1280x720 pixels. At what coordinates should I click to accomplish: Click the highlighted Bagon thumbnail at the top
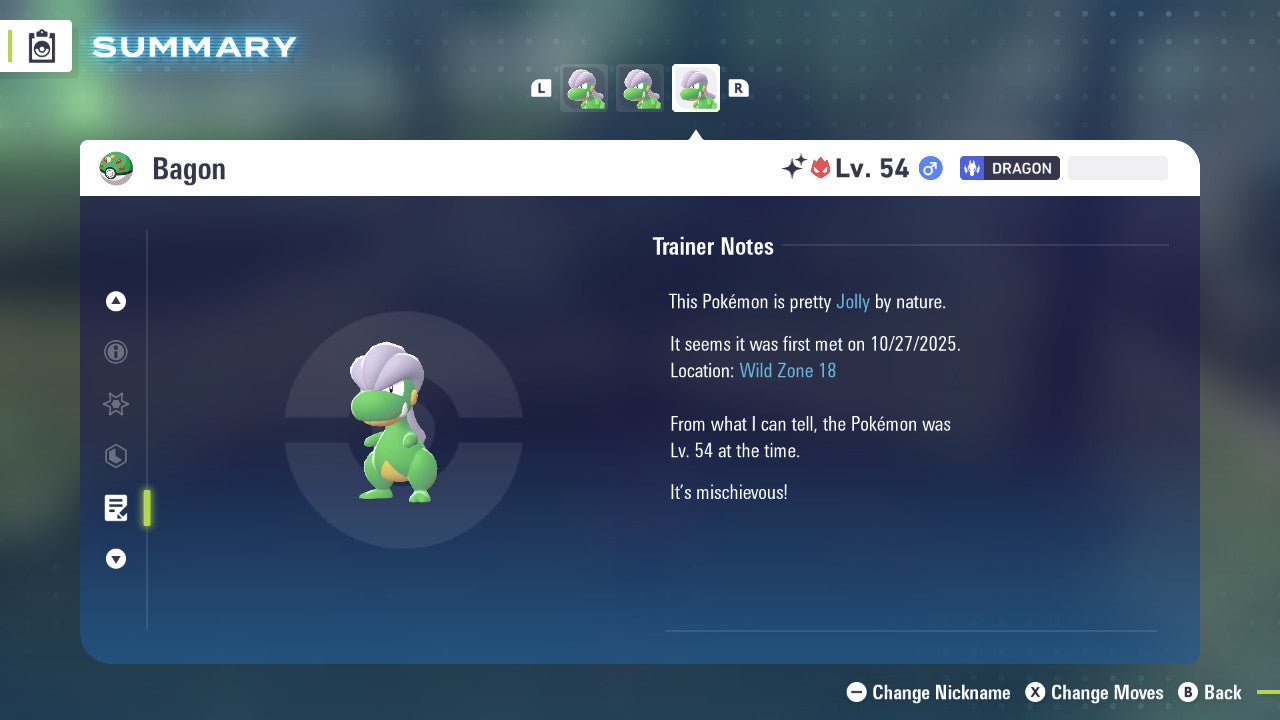[696, 87]
